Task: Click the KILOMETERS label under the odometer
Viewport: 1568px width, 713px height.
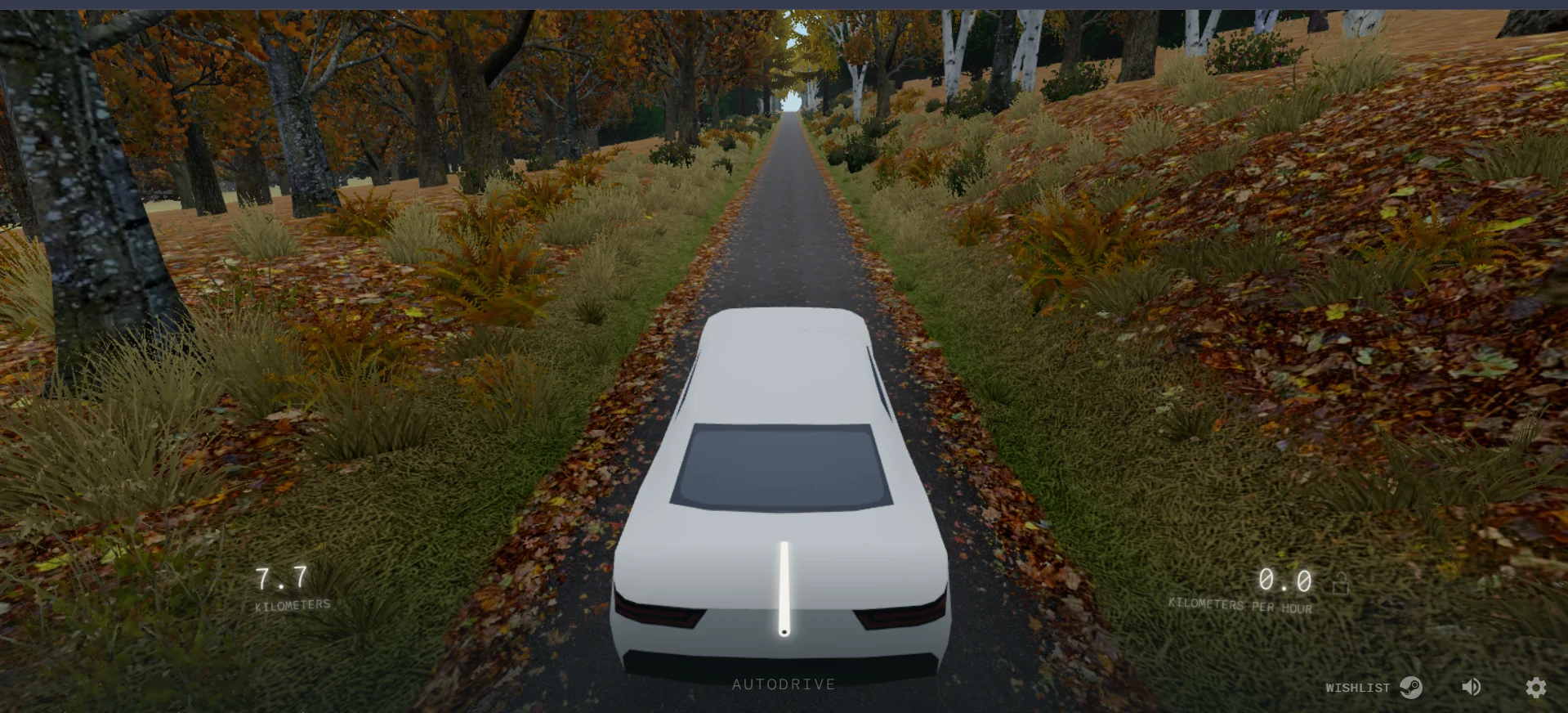Action: (293, 605)
